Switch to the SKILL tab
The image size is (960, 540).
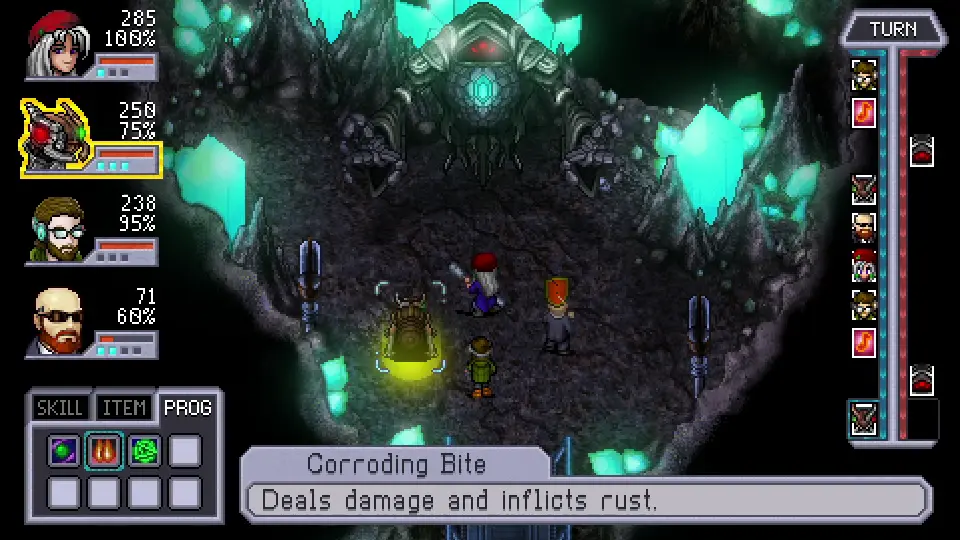[x=58, y=408]
